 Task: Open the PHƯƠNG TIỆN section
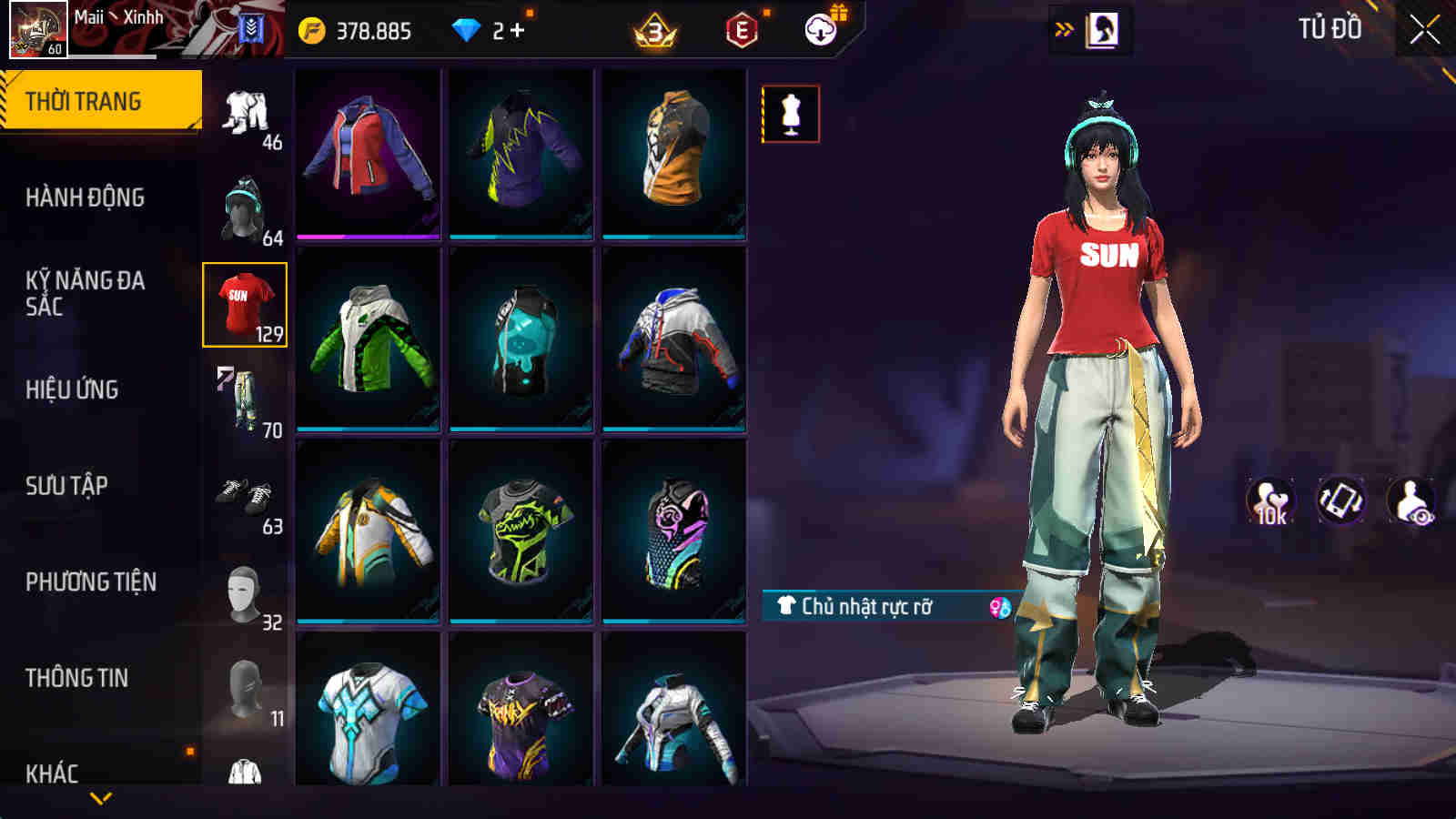click(x=91, y=580)
